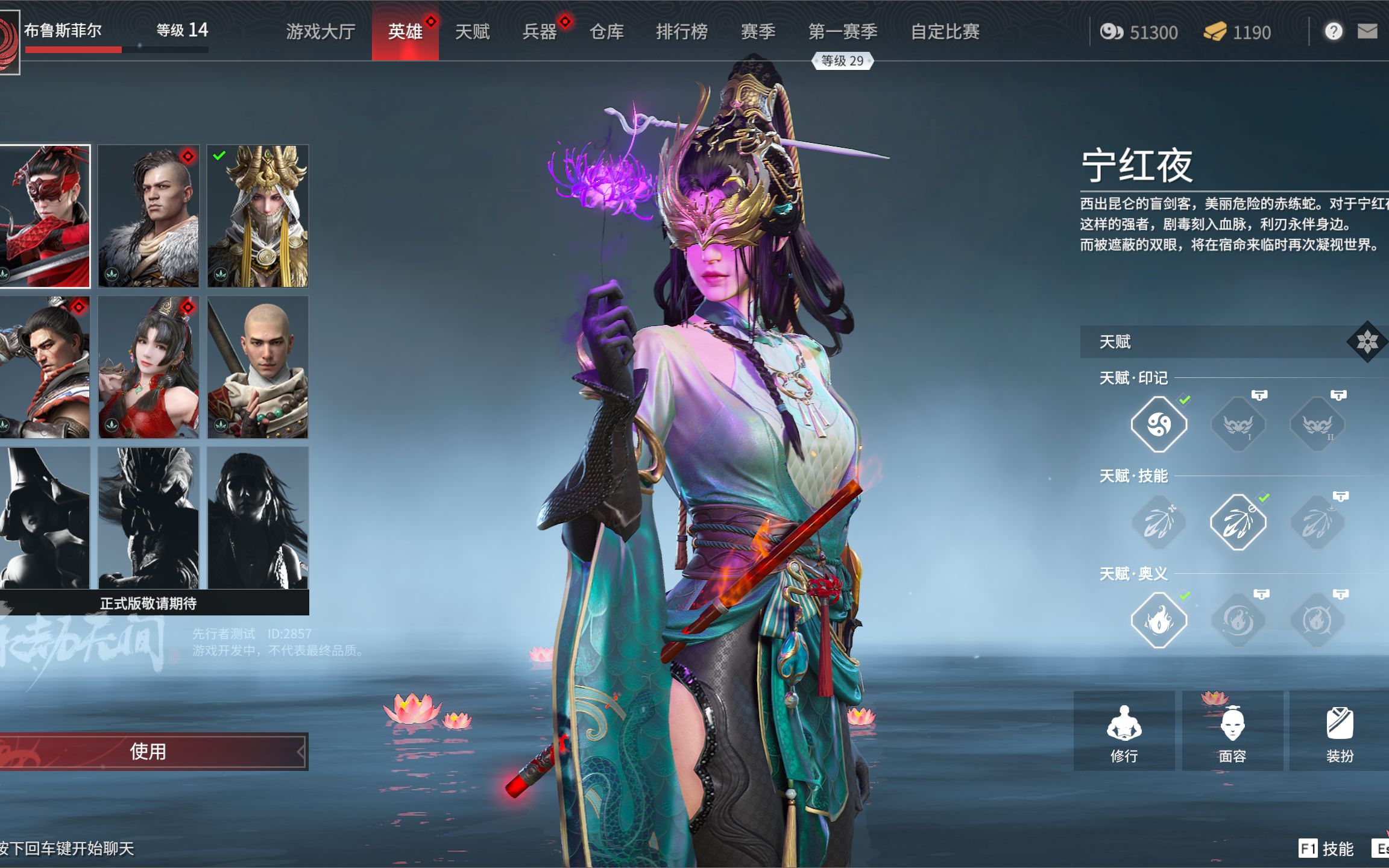Click the gold ingot icon showing 1190
1389x868 pixels.
click(1217, 31)
